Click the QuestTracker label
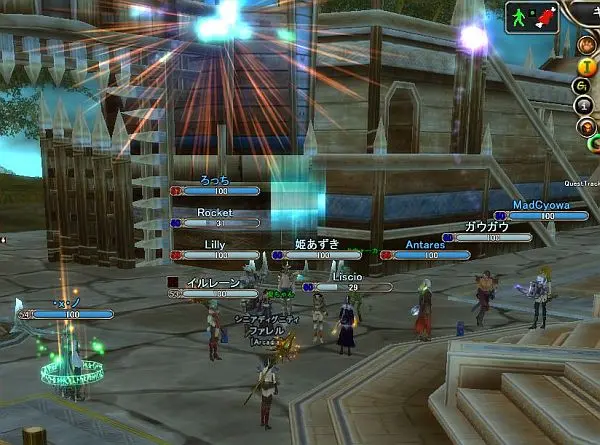 tap(581, 183)
